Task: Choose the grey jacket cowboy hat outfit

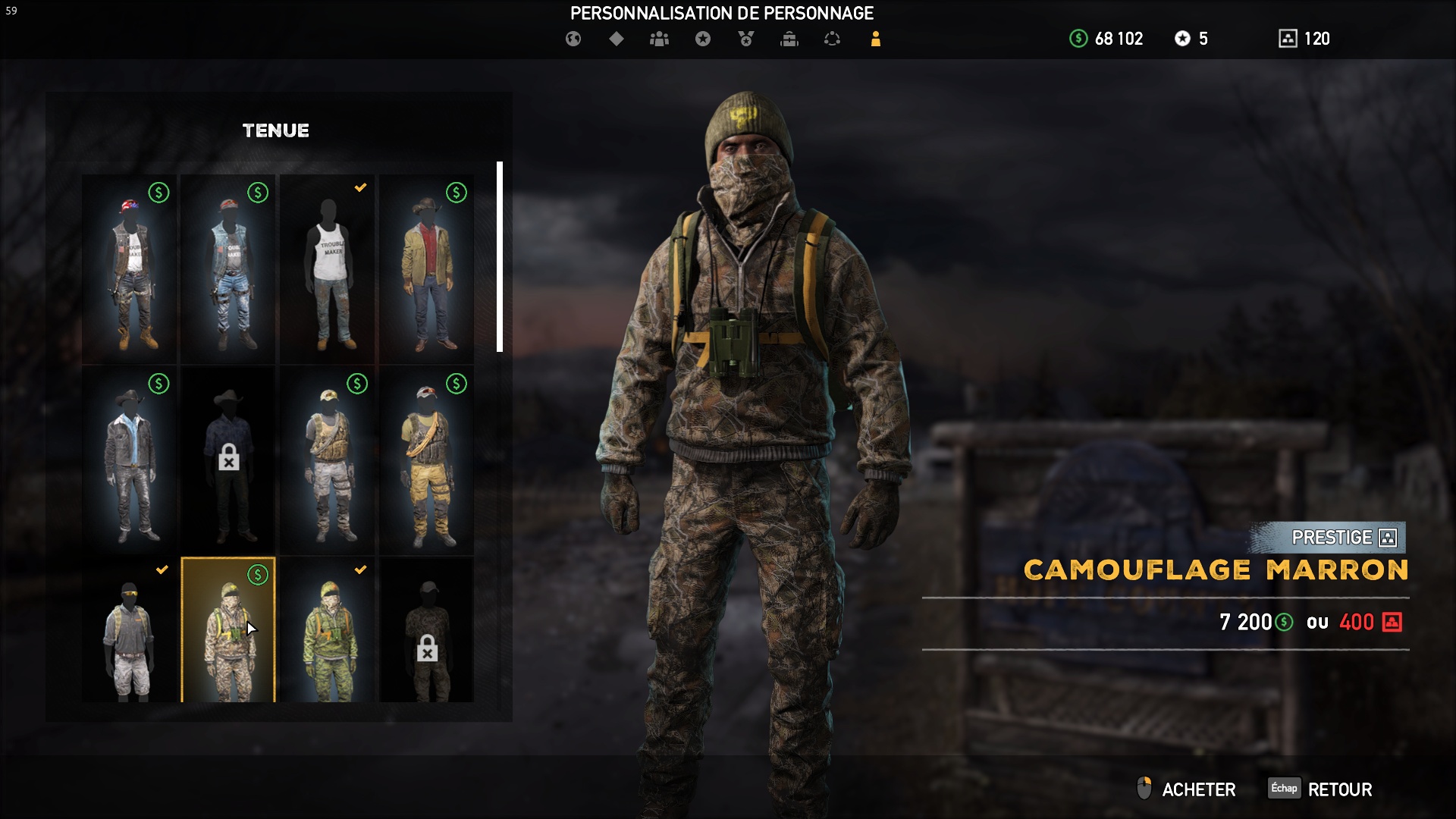Action: [x=130, y=460]
